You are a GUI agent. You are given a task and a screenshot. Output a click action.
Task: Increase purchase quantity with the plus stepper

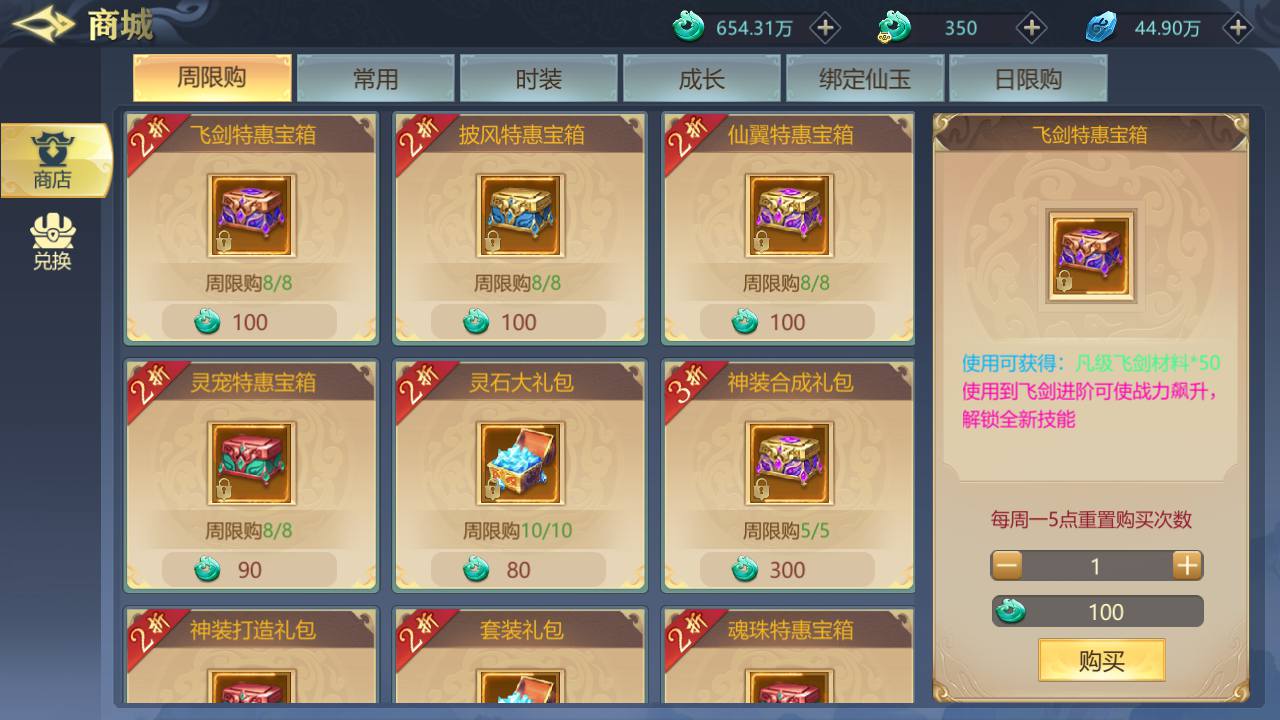pos(1186,565)
